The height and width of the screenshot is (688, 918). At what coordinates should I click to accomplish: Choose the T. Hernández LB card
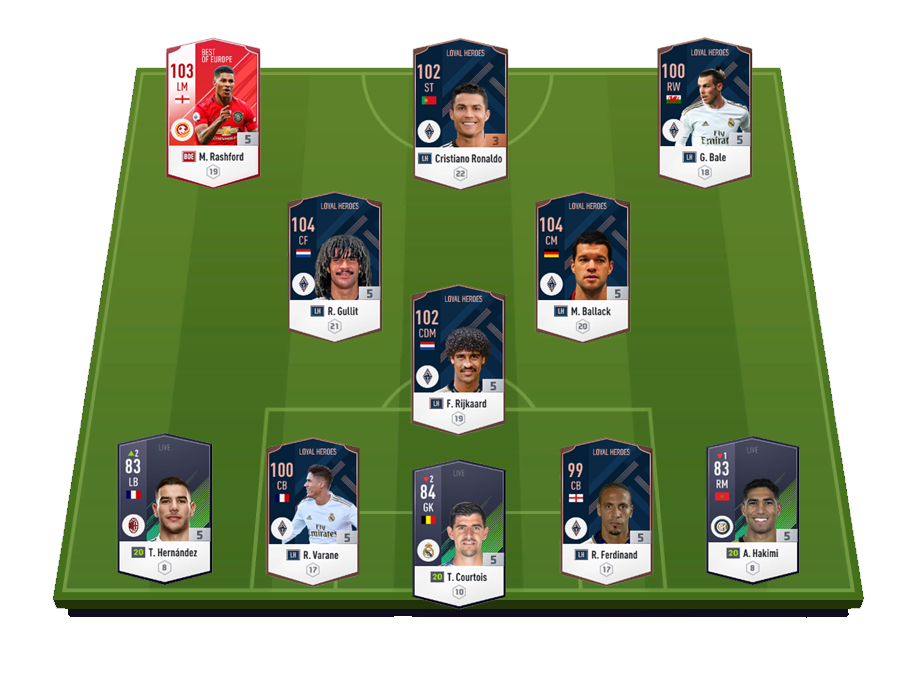pyautogui.click(x=165, y=508)
